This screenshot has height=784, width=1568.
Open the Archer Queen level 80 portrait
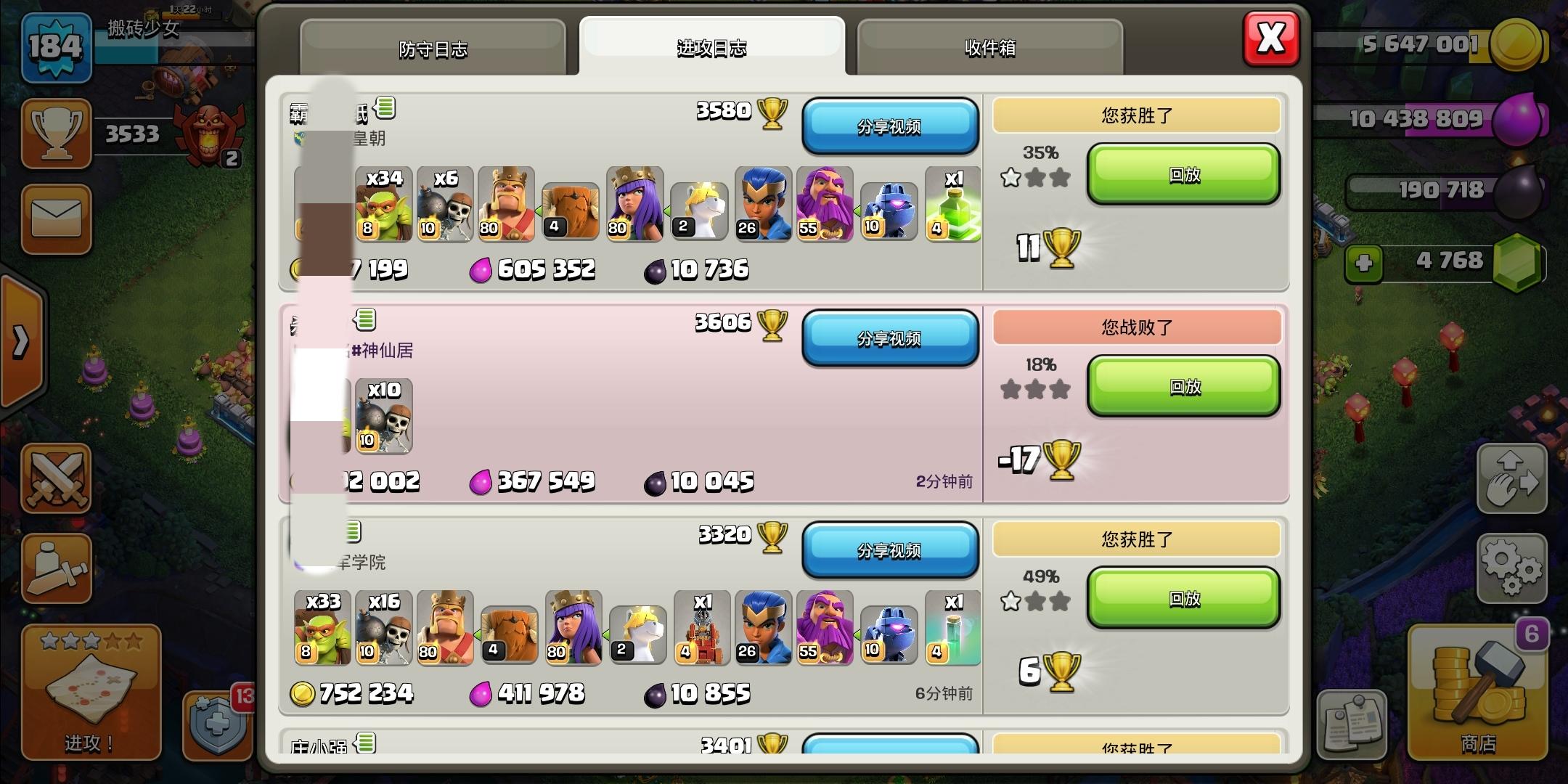634,203
